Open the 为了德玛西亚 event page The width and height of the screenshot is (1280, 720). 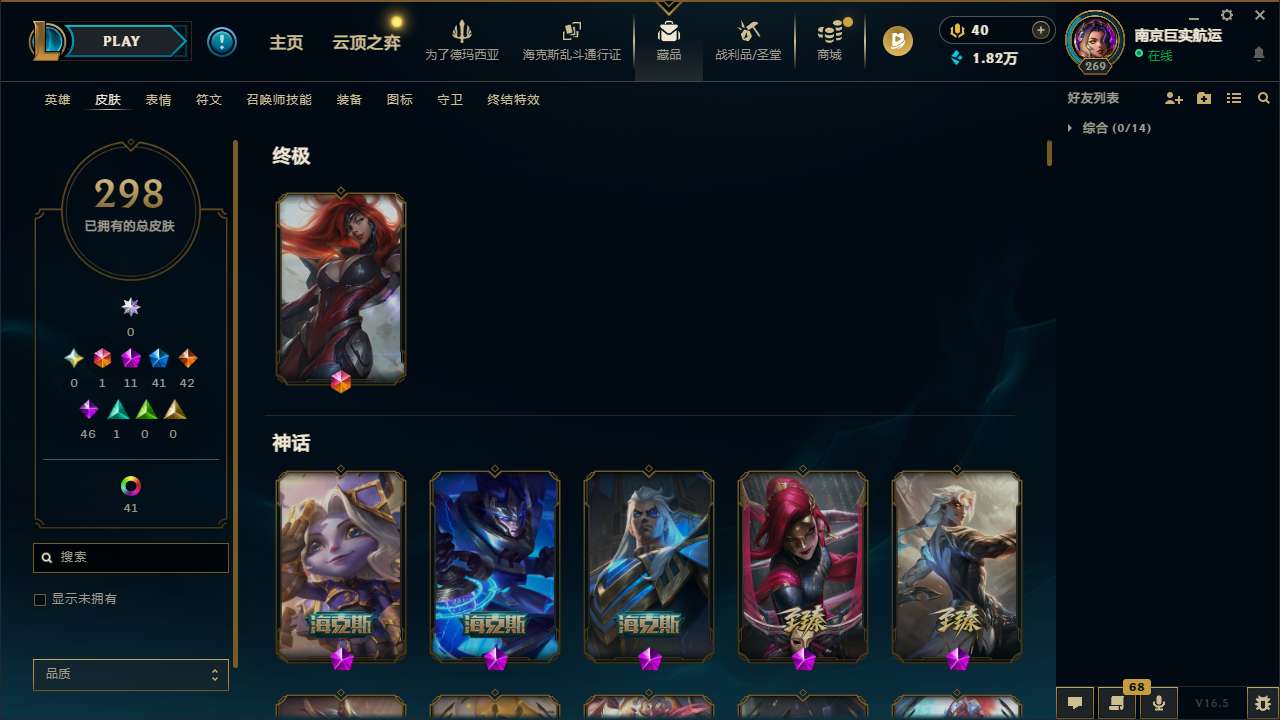[461, 40]
